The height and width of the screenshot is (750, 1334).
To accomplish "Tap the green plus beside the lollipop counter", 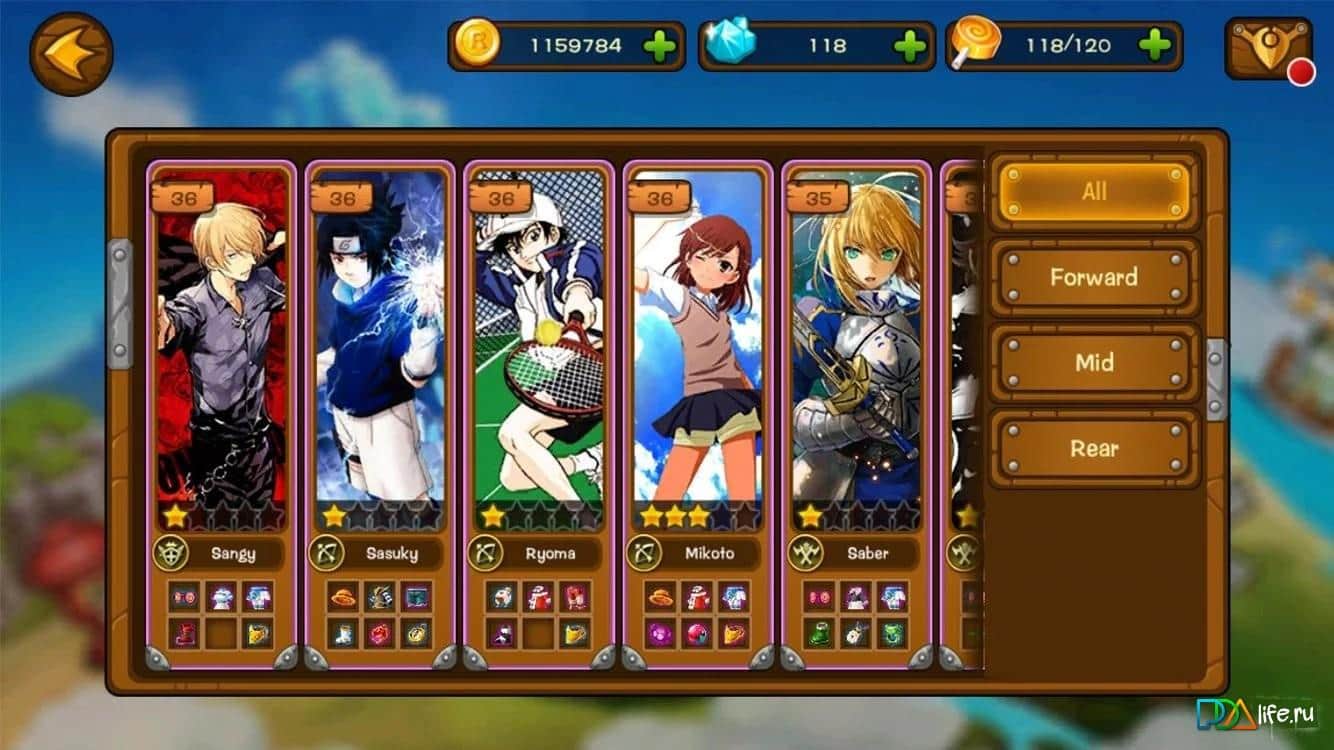I will pos(1156,45).
